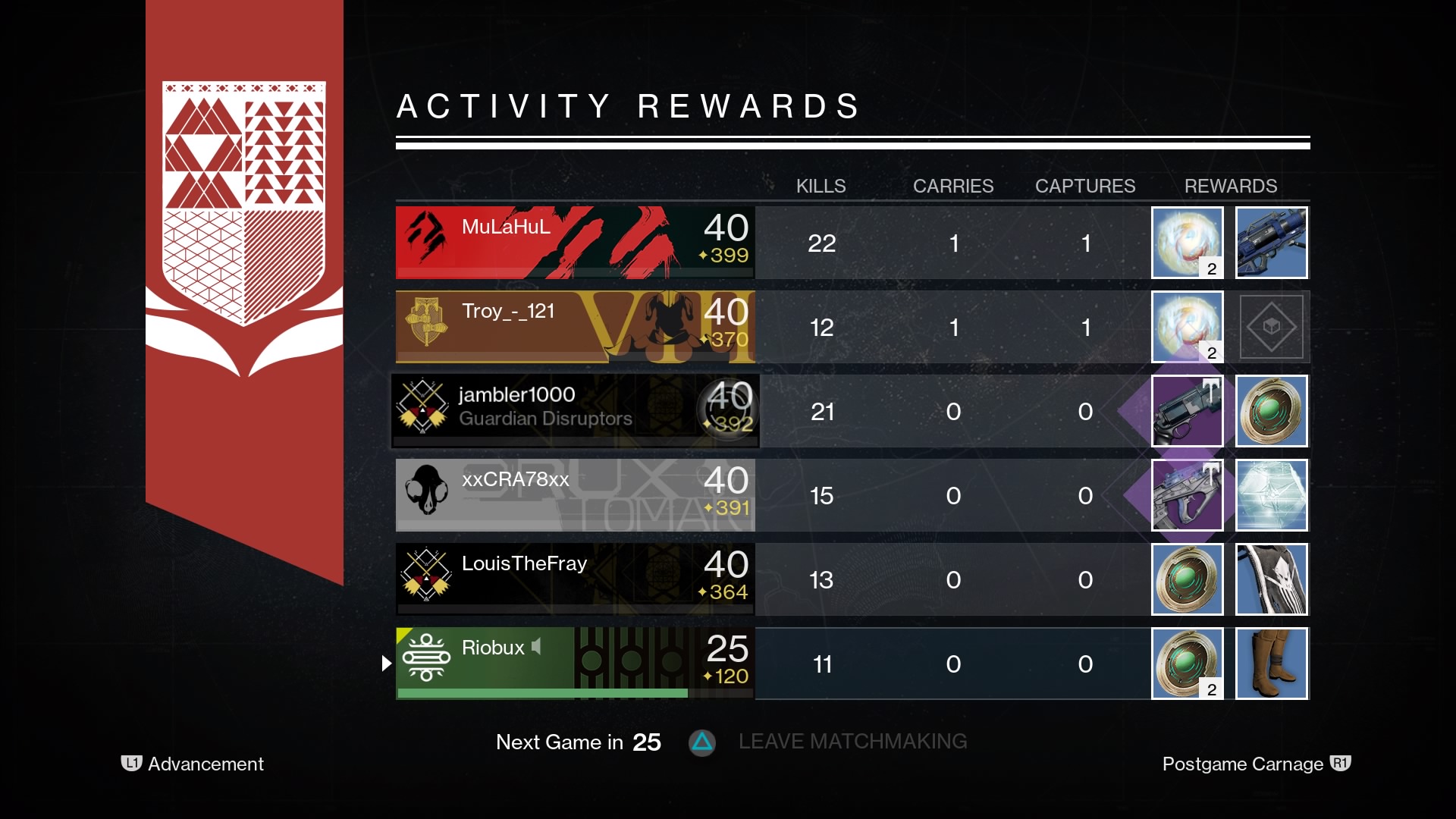
Task: Mute the speaker icon beside Riobux
Action: [537, 647]
